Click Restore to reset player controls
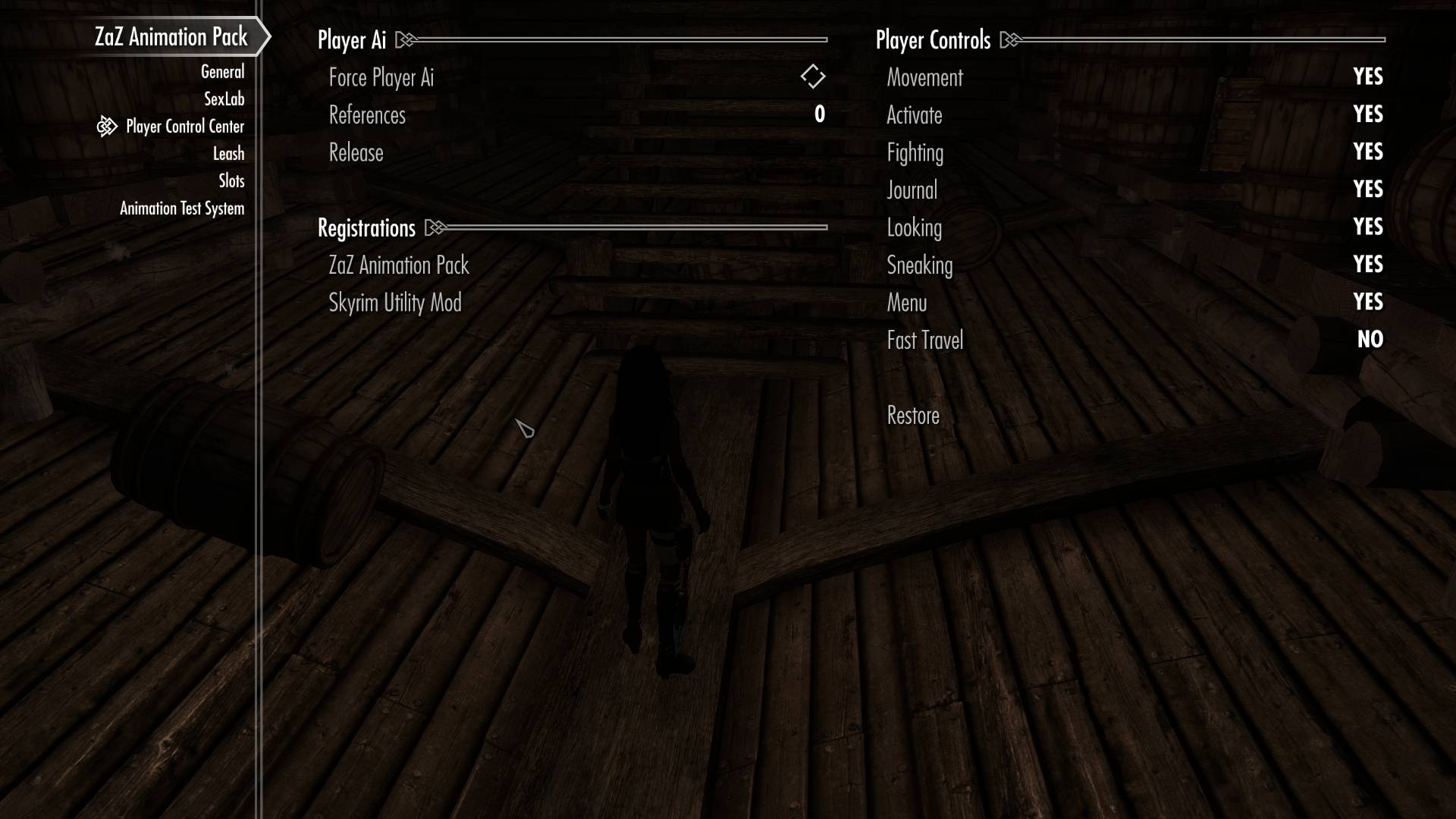1456x819 pixels. pyautogui.click(x=912, y=416)
